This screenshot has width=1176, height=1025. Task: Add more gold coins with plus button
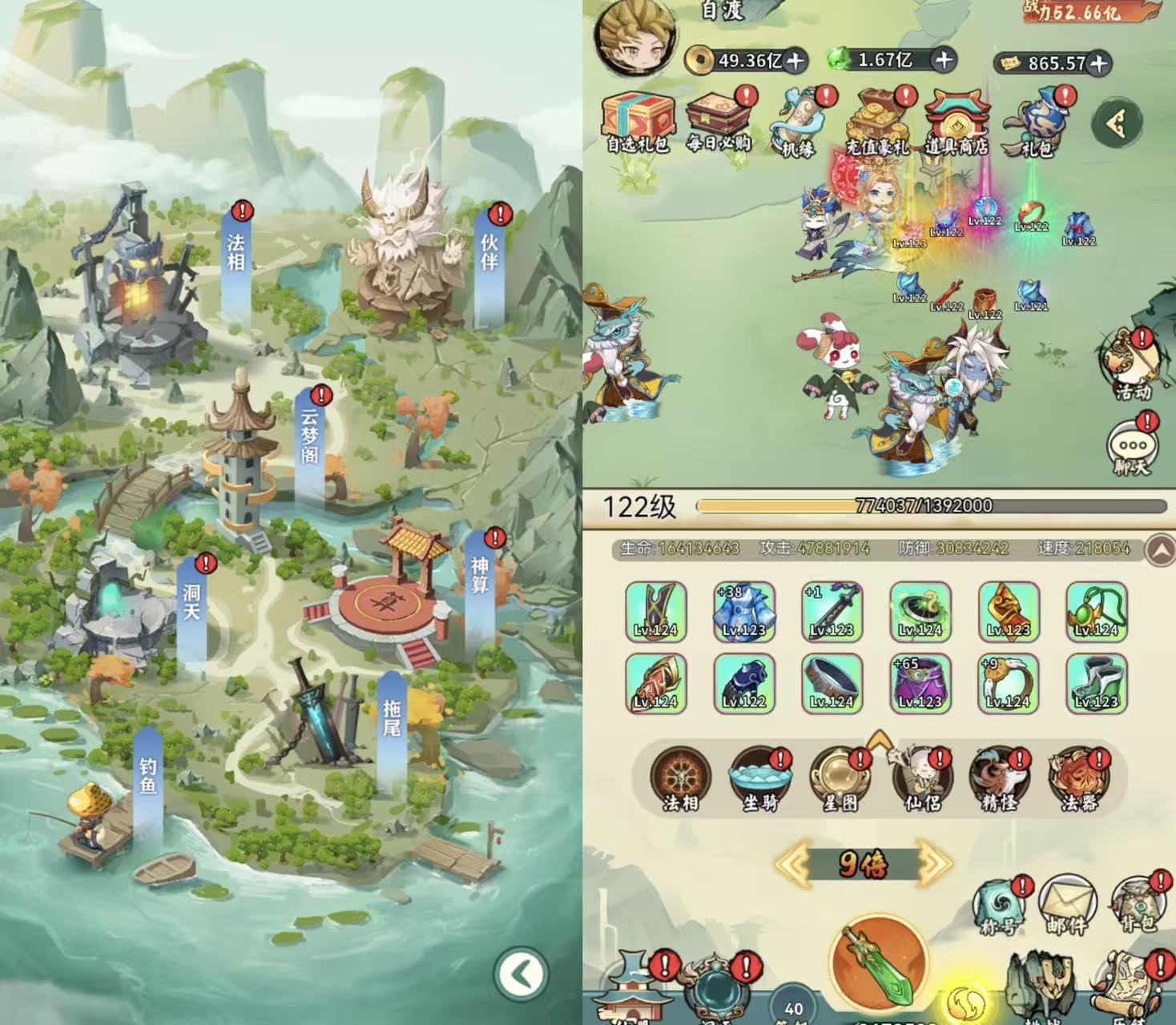coord(795,60)
